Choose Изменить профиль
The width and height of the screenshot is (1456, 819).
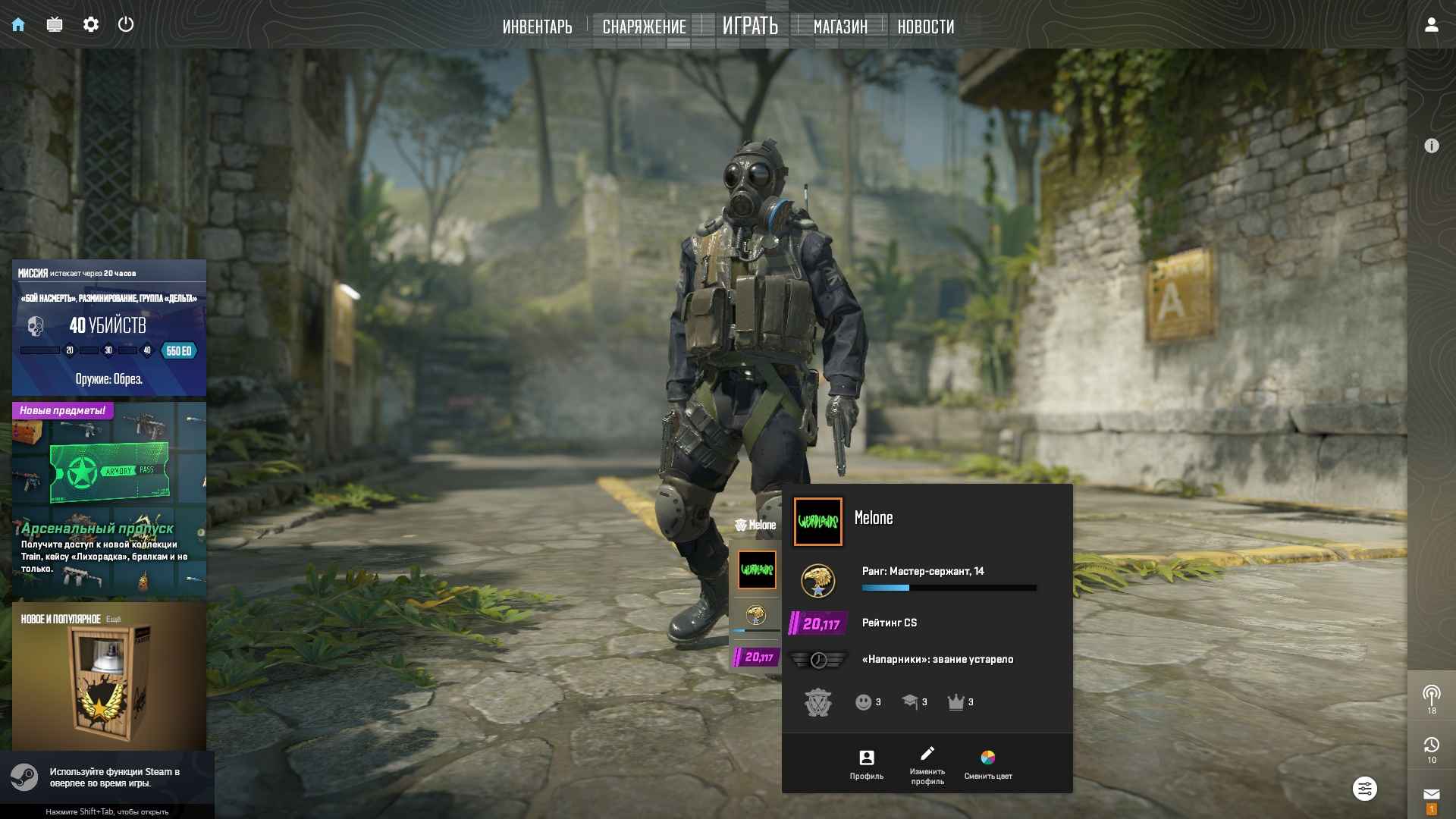927,764
